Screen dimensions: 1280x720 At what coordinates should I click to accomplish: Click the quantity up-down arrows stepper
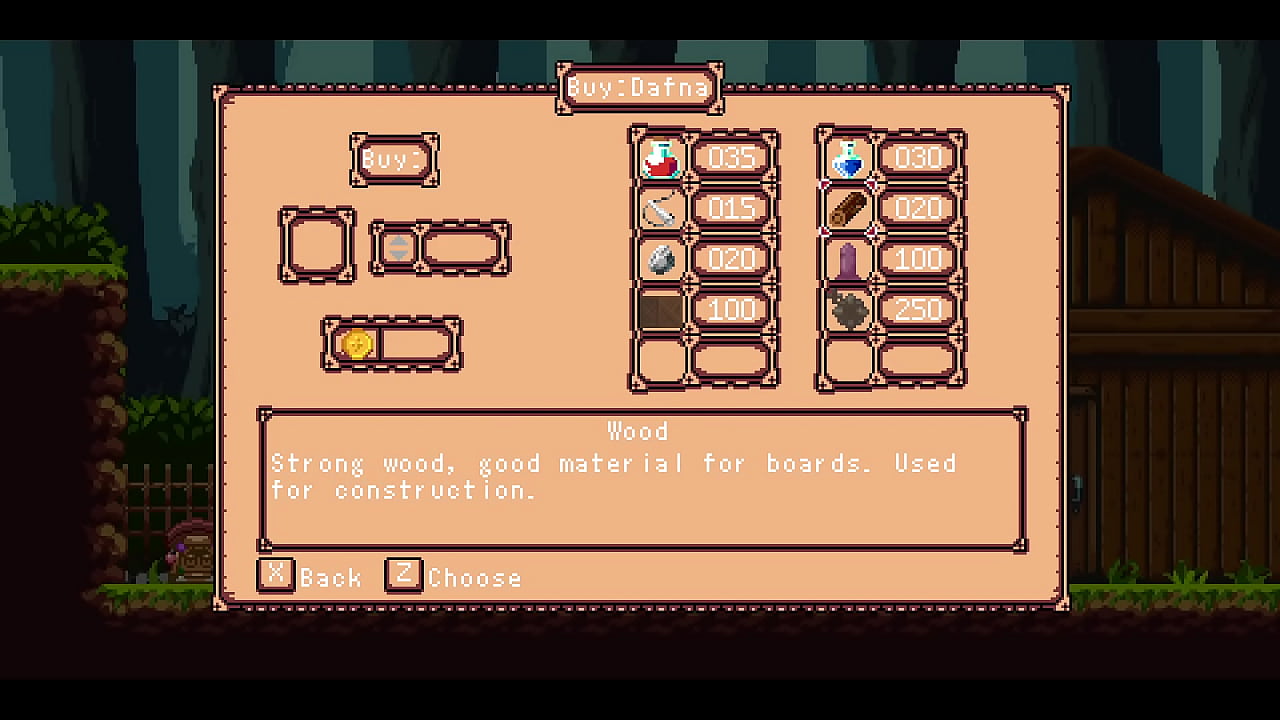(398, 247)
